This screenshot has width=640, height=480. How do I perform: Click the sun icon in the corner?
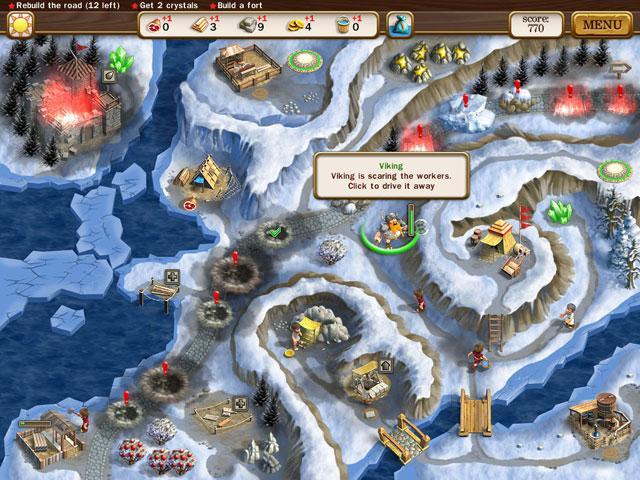point(19,23)
